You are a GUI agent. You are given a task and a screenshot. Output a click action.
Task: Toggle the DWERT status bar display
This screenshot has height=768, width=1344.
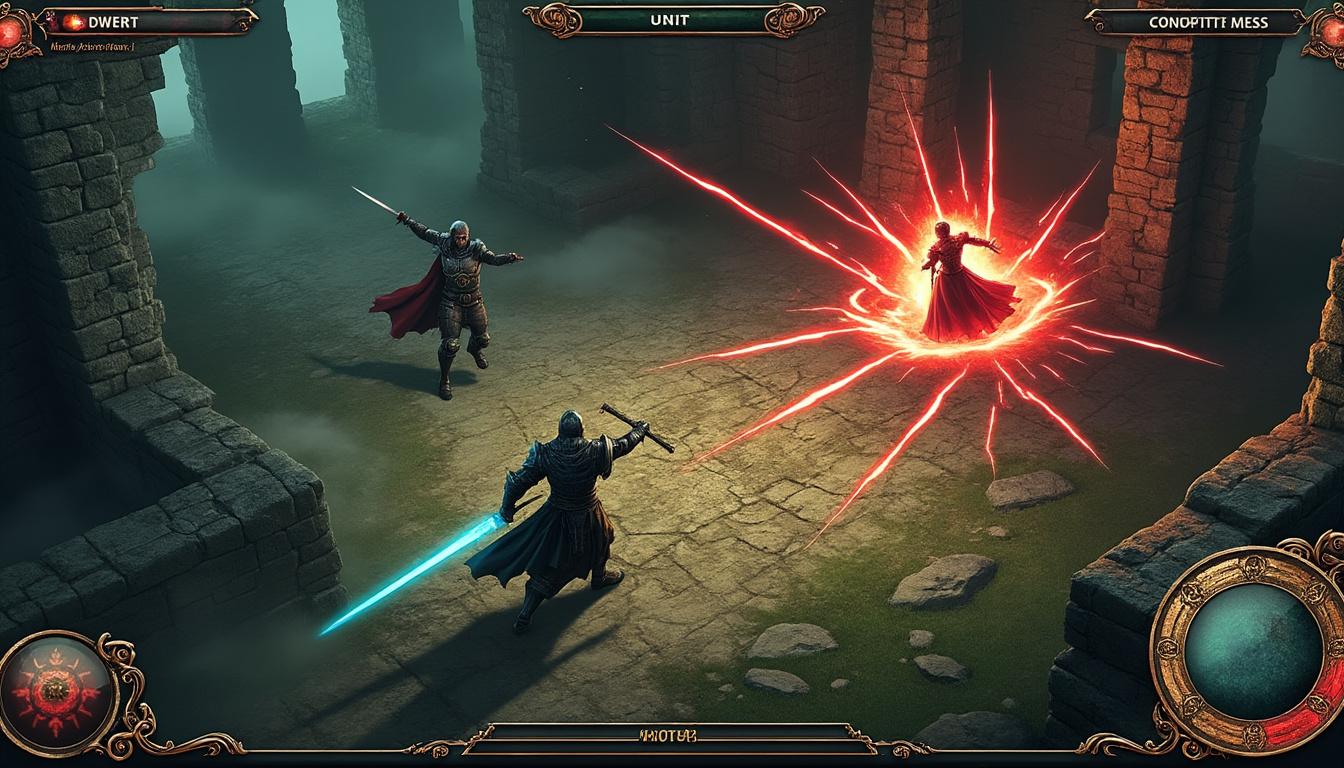[150, 23]
